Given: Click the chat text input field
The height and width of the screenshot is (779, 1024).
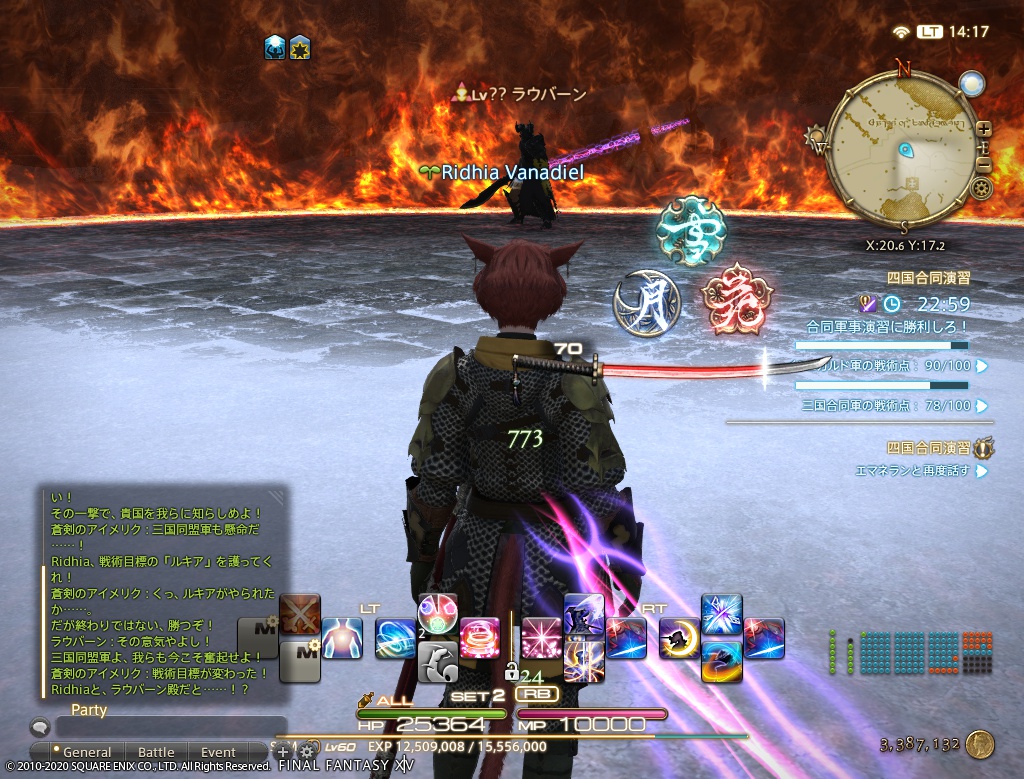Looking at the screenshot, I should 170,727.
